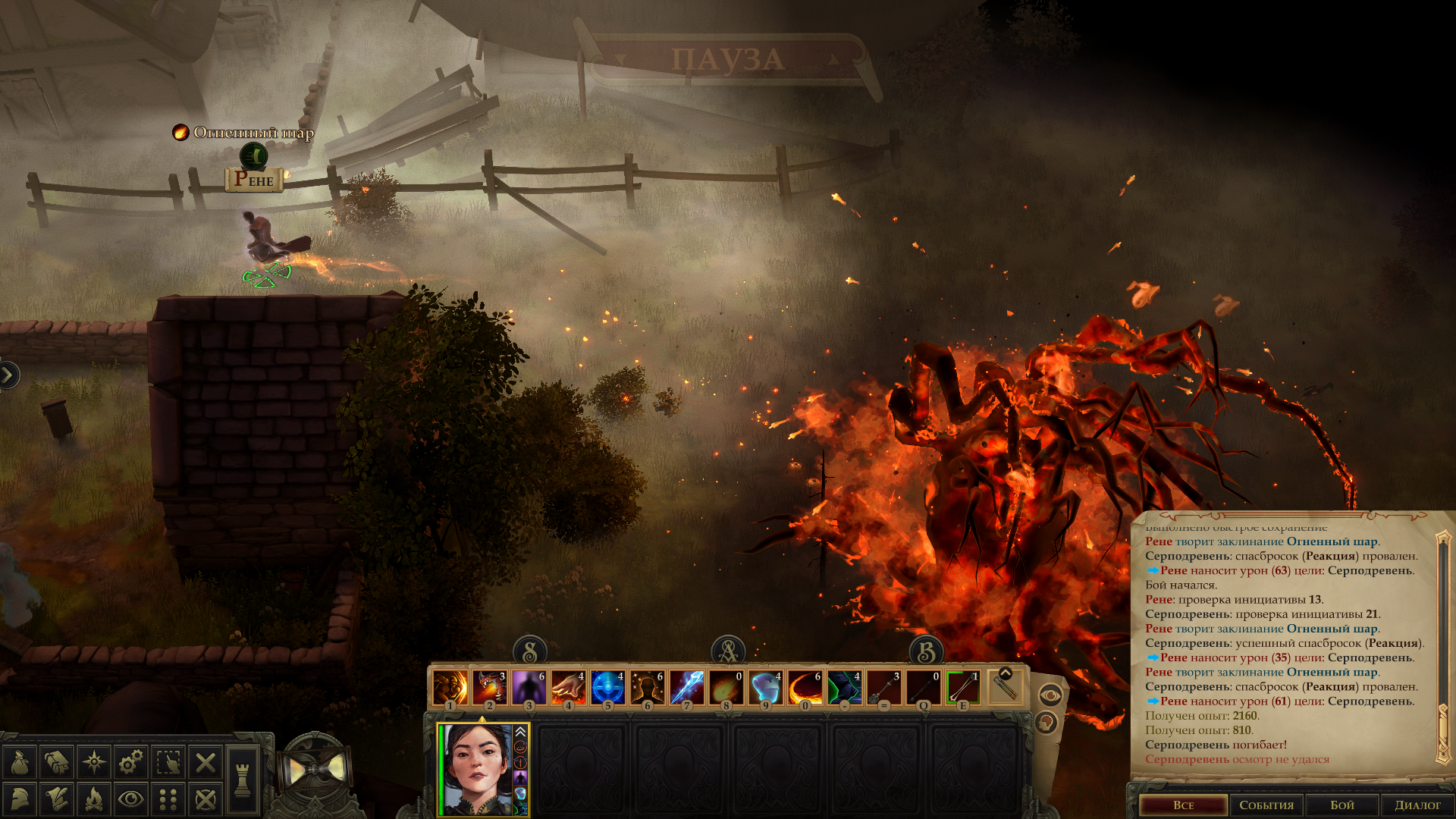The width and height of the screenshot is (1456, 819).
Task: Select the Все log filter tab
Action: point(1183,805)
